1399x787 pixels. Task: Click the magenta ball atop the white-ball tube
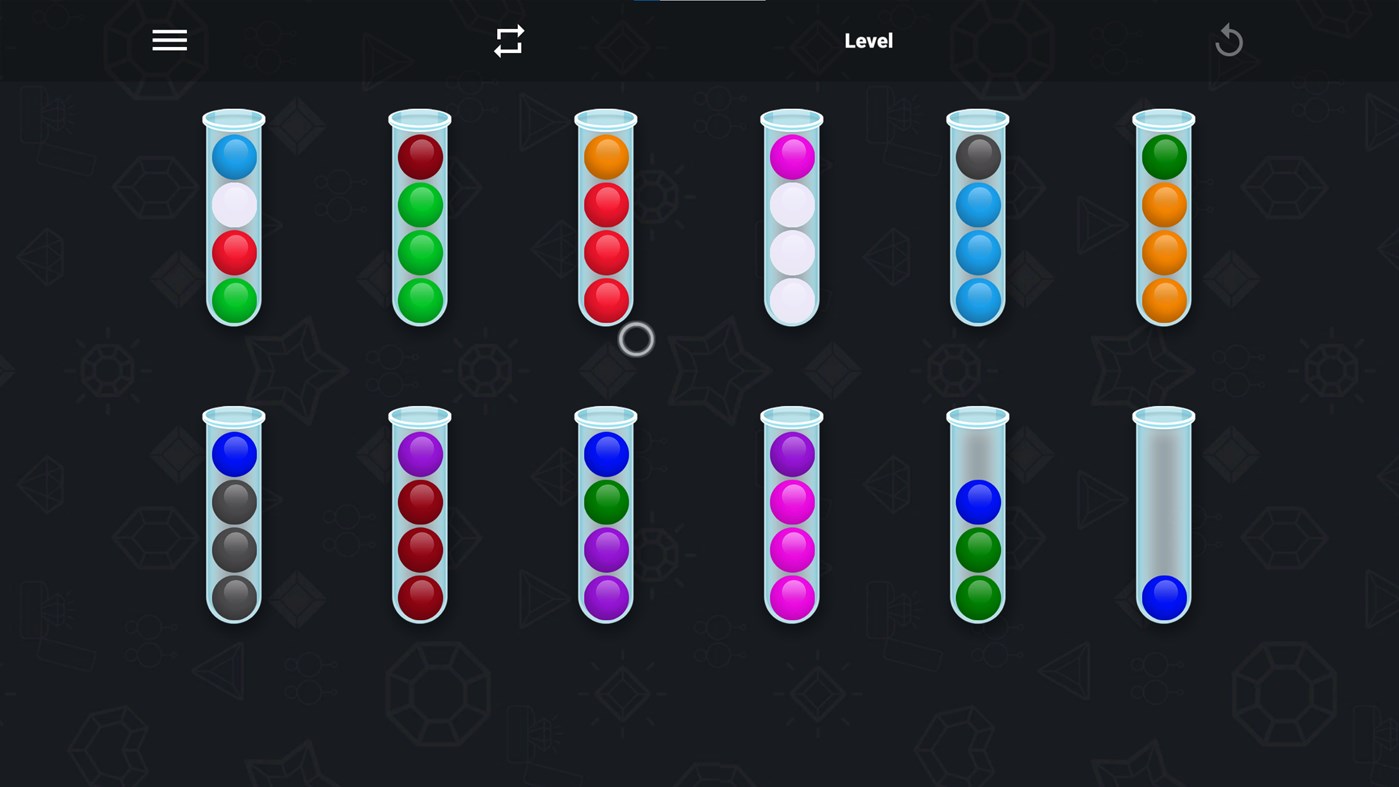click(791, 157)
